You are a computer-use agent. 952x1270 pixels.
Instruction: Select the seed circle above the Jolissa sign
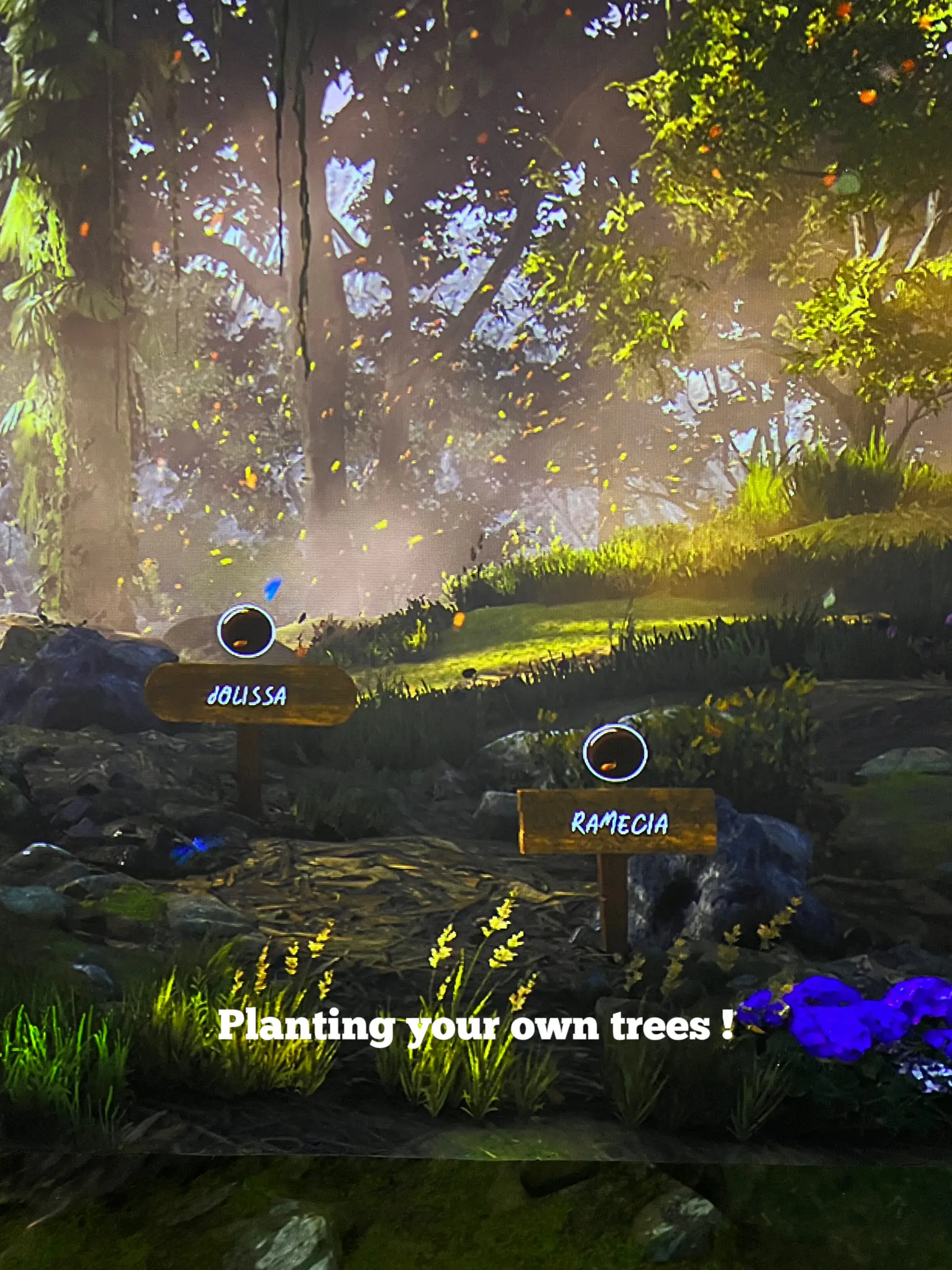point(246,630)
